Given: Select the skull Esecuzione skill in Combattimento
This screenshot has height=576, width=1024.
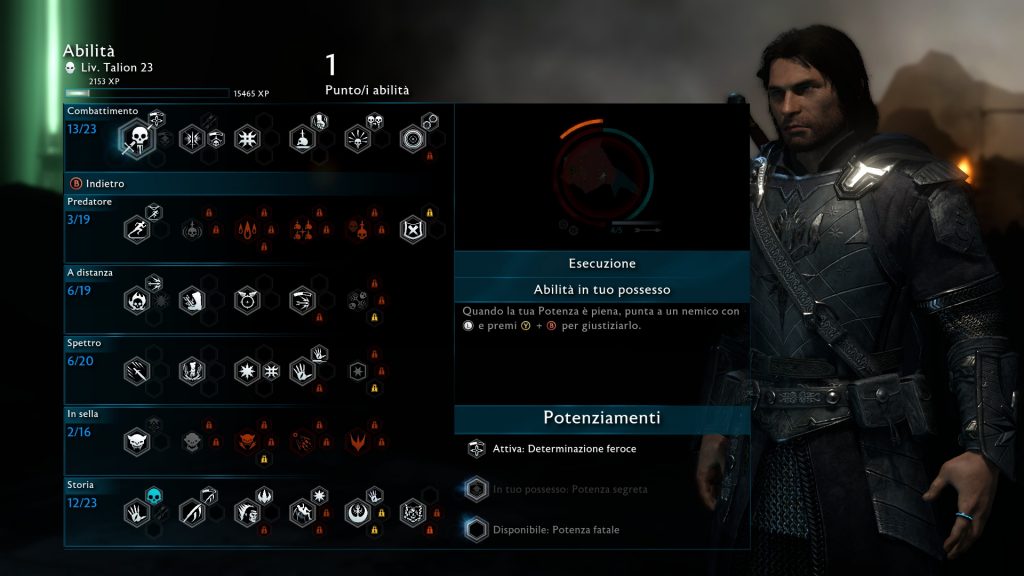Looking at the screenshot, I should [137, 138].
